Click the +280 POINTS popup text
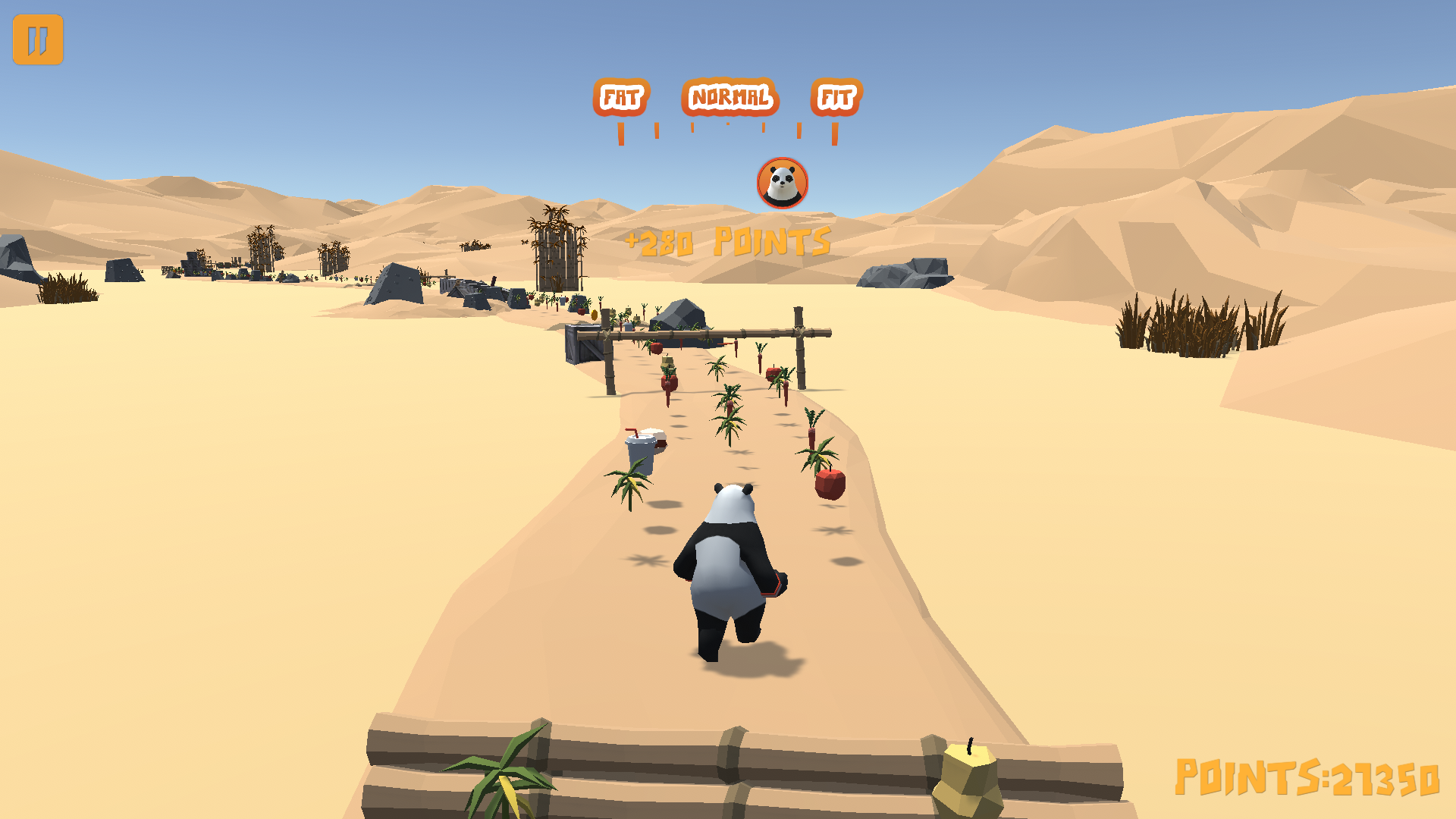The image size is (1456, 819). [726, 241]
